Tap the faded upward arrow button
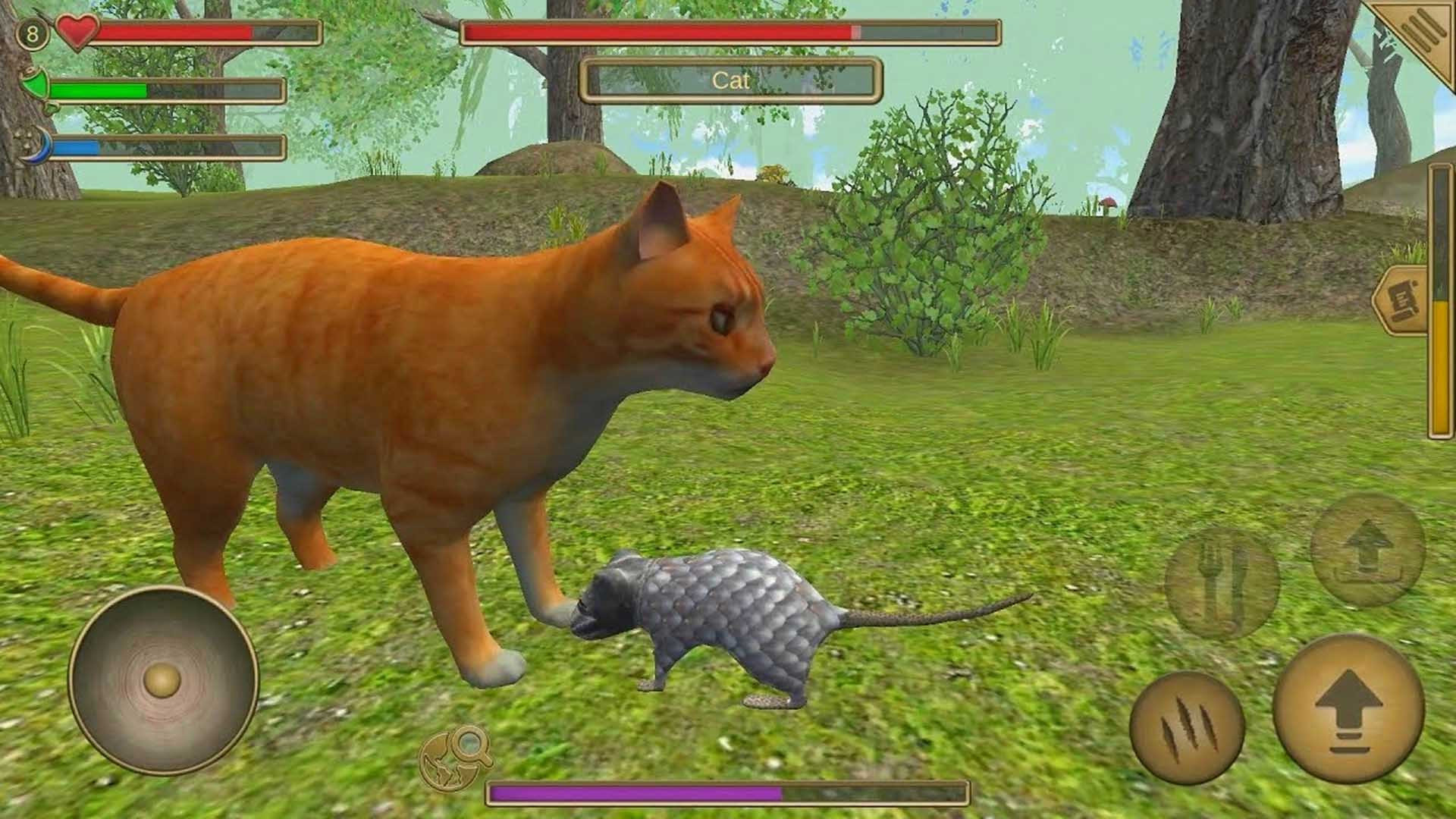 tap(1367, 551)
